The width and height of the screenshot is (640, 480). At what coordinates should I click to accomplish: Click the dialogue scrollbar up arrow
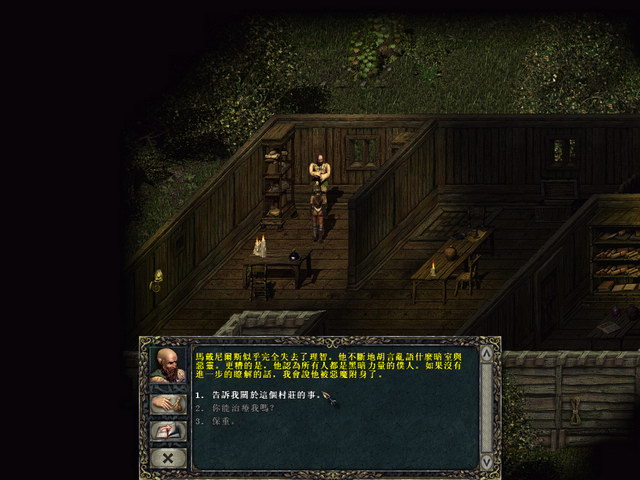click(x=486, y=353)
